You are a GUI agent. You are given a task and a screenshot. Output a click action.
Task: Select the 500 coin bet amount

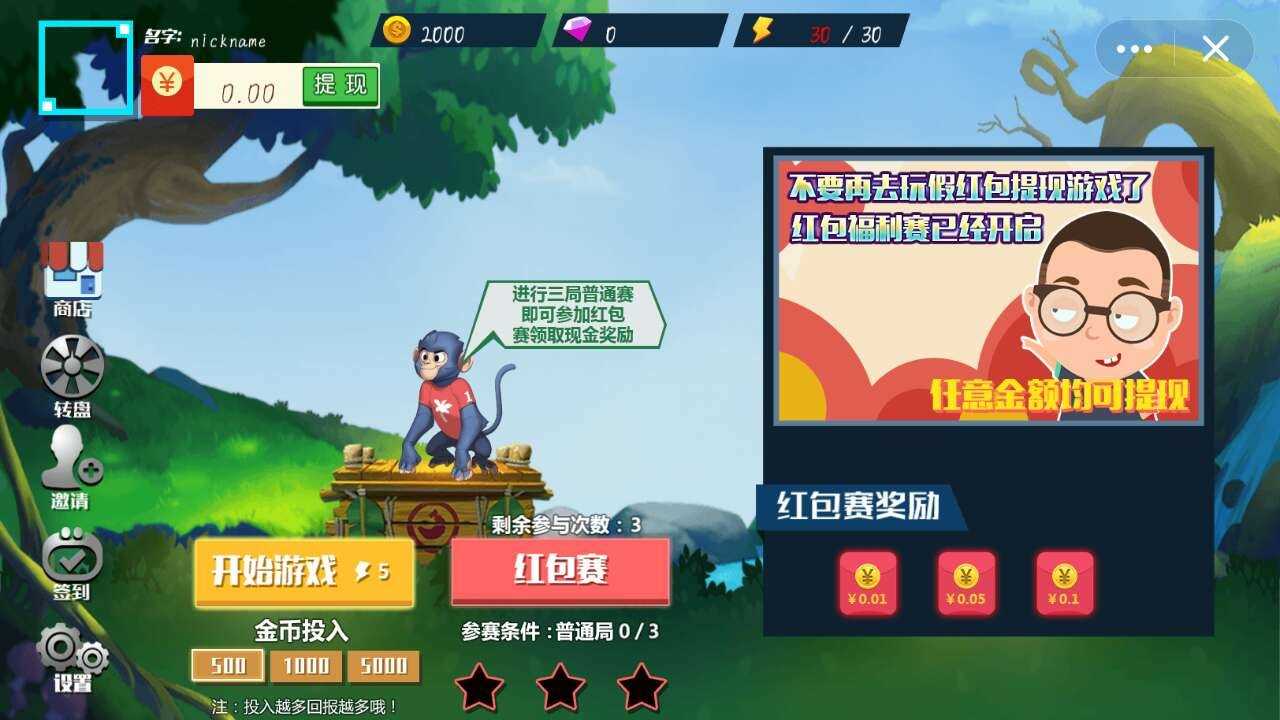227,665
